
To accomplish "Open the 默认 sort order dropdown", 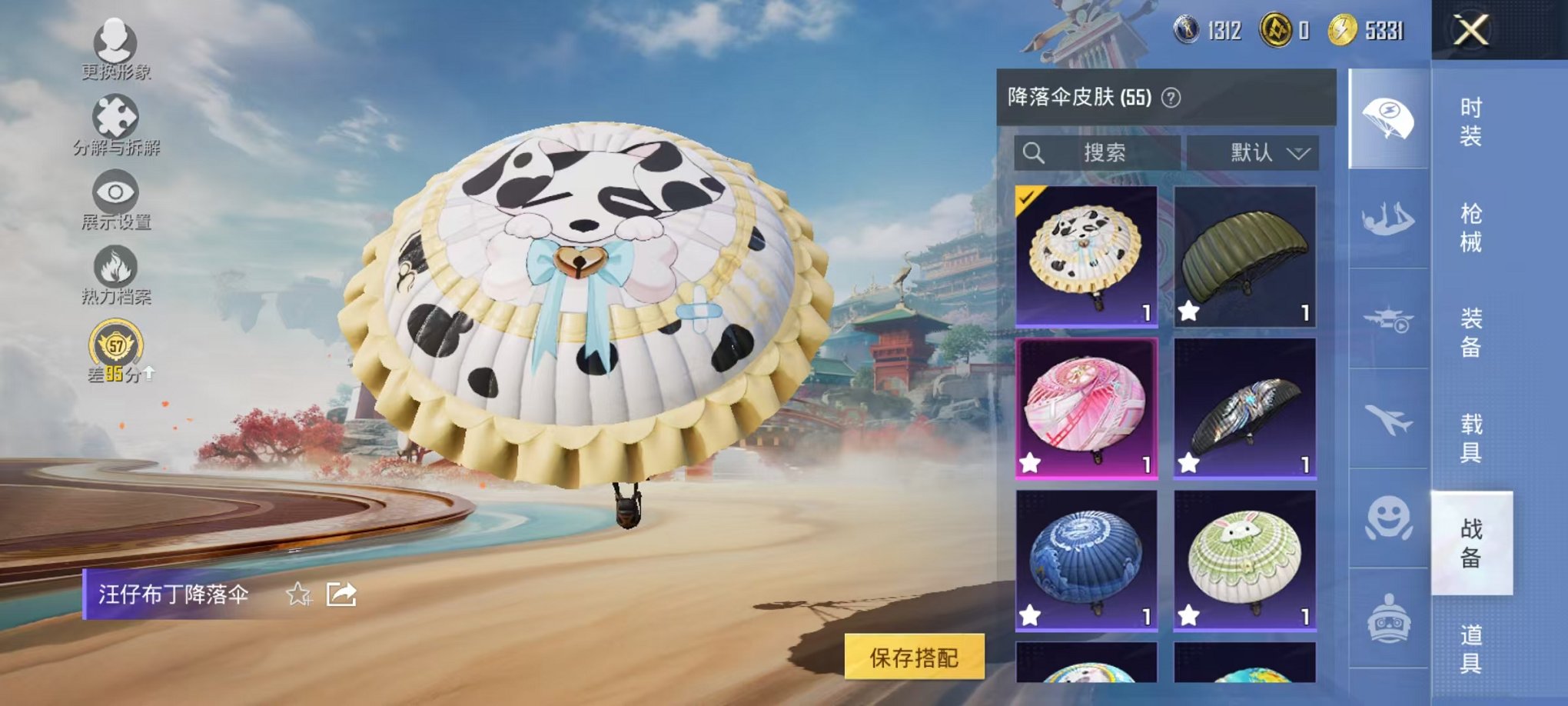I will (1253, 152).
